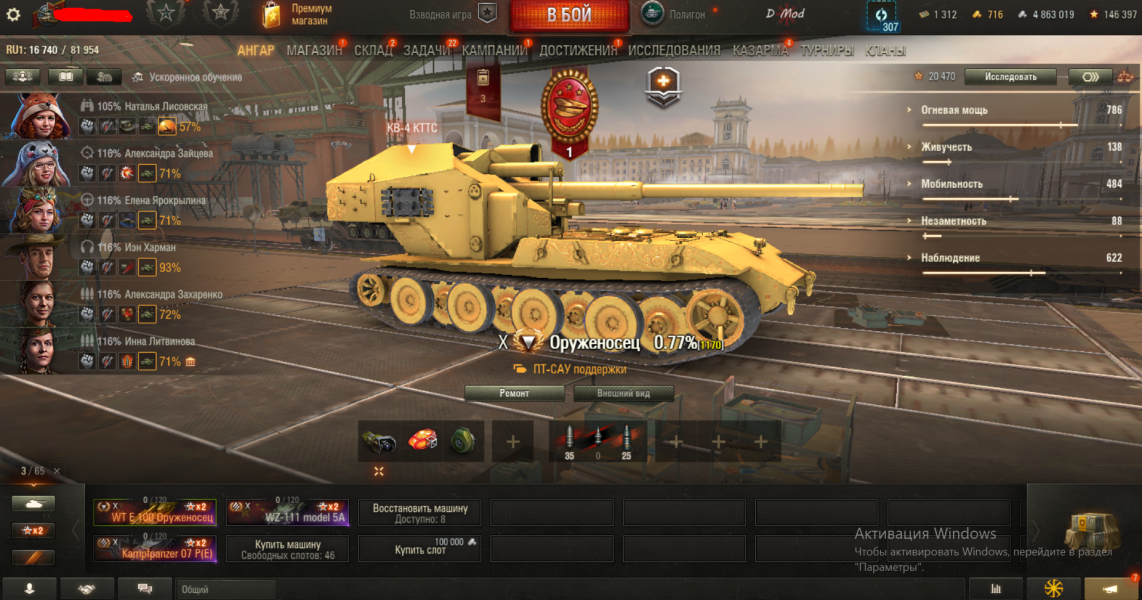Choose the Kampfpanzer 07 P(E) tank
Viewport: 1142px width, 600px height.
(154, 548)
